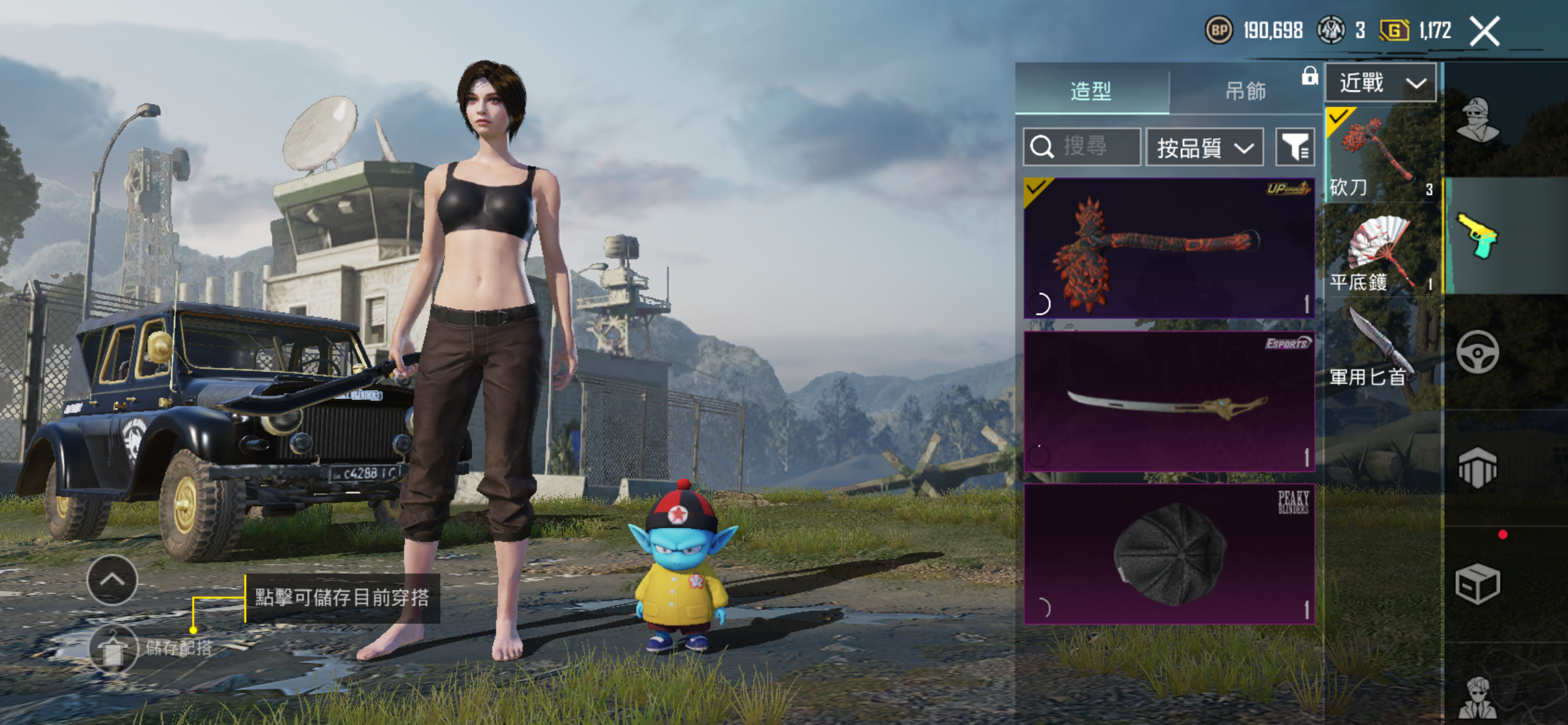1568x725 pixels.
Task: Open the filter funnel button
Action: click(x=1295, y=147)
